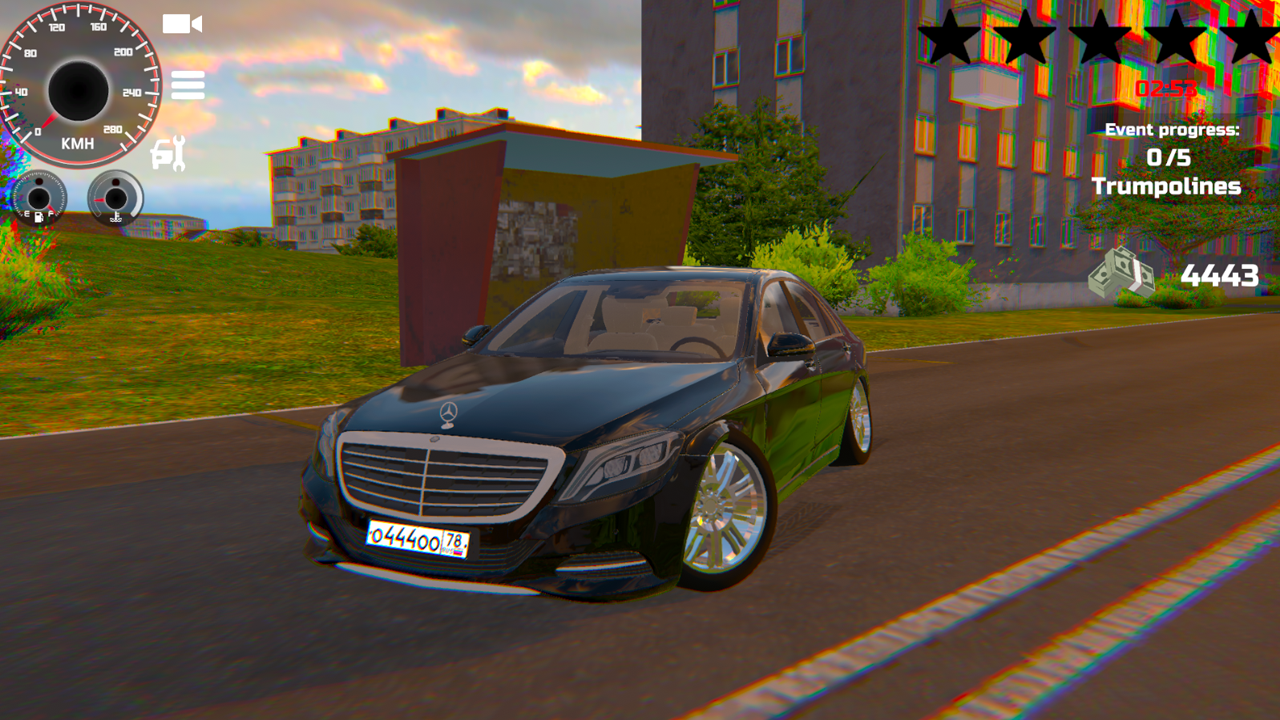
Task: Open the car repair wrench icon
Action: (x=166, y=153)
